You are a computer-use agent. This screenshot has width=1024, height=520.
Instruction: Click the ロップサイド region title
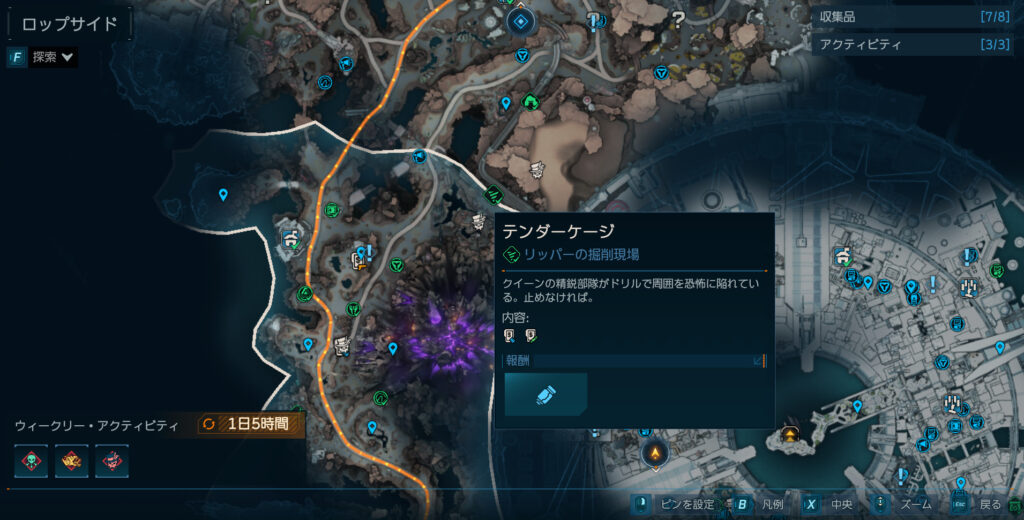(69, 23)
